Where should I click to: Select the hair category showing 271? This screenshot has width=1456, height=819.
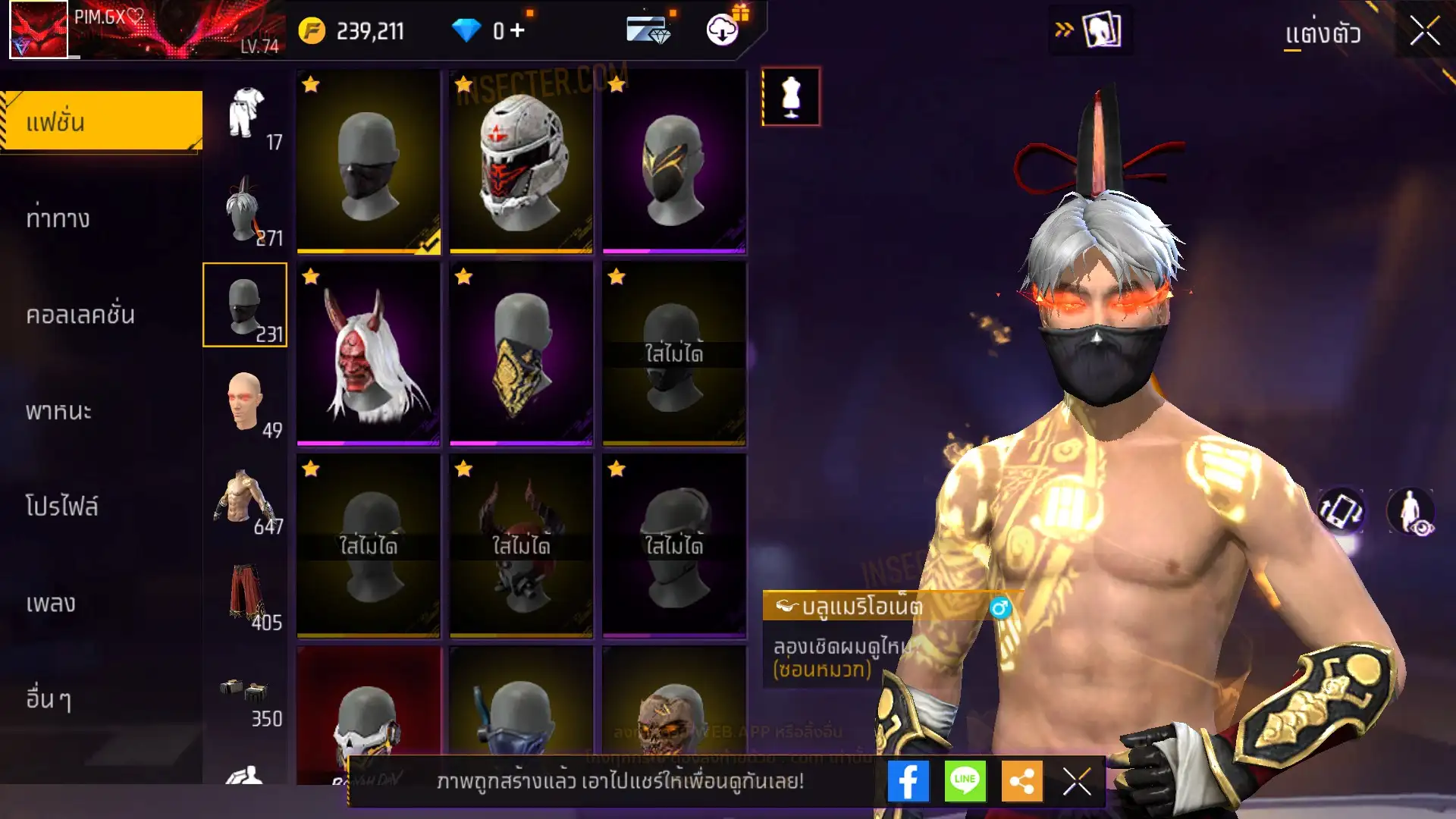click(245, 211)
